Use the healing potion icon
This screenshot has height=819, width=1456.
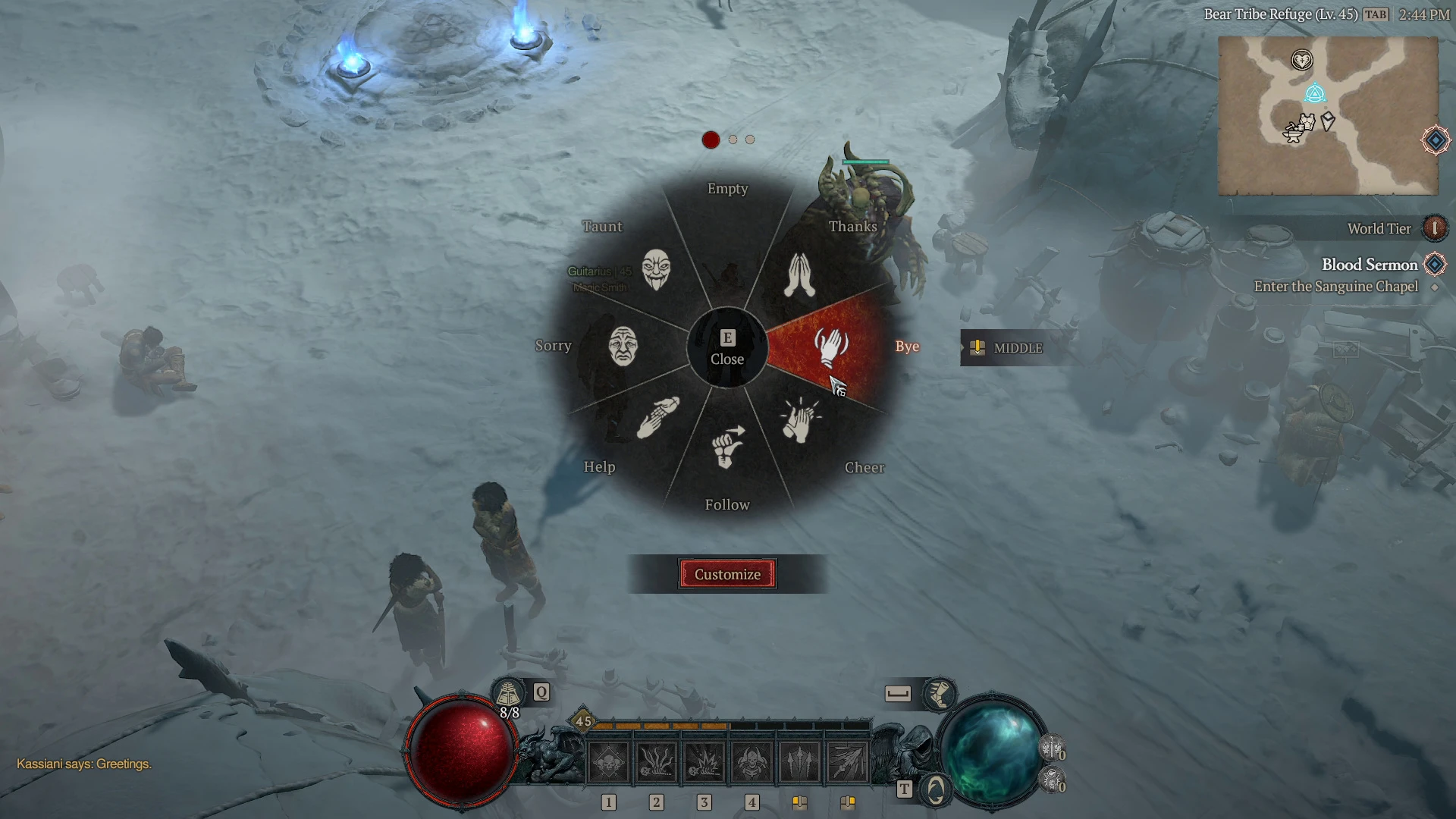(509, 693)
